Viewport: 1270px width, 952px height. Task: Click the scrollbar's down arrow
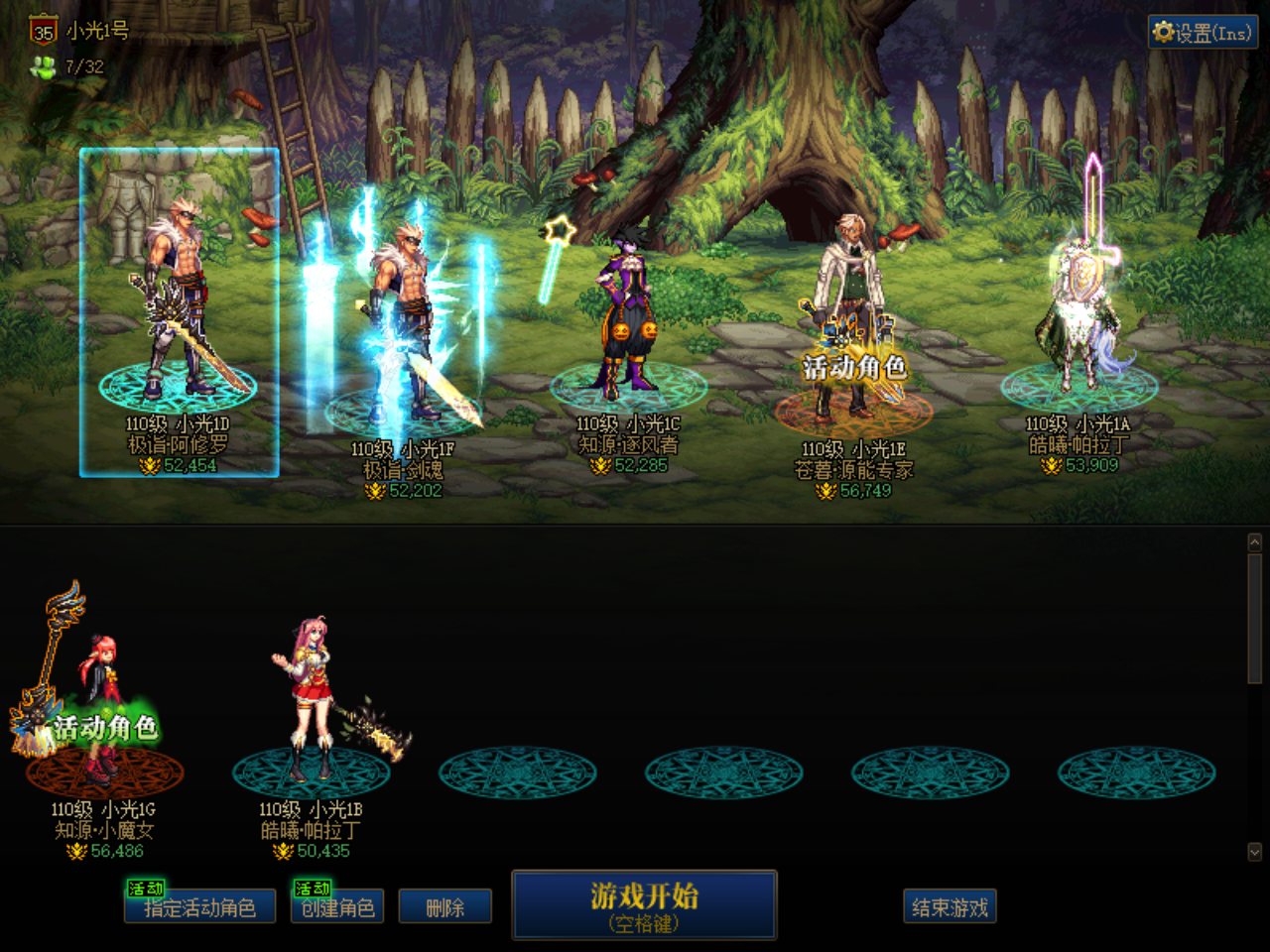point(1254,852)
